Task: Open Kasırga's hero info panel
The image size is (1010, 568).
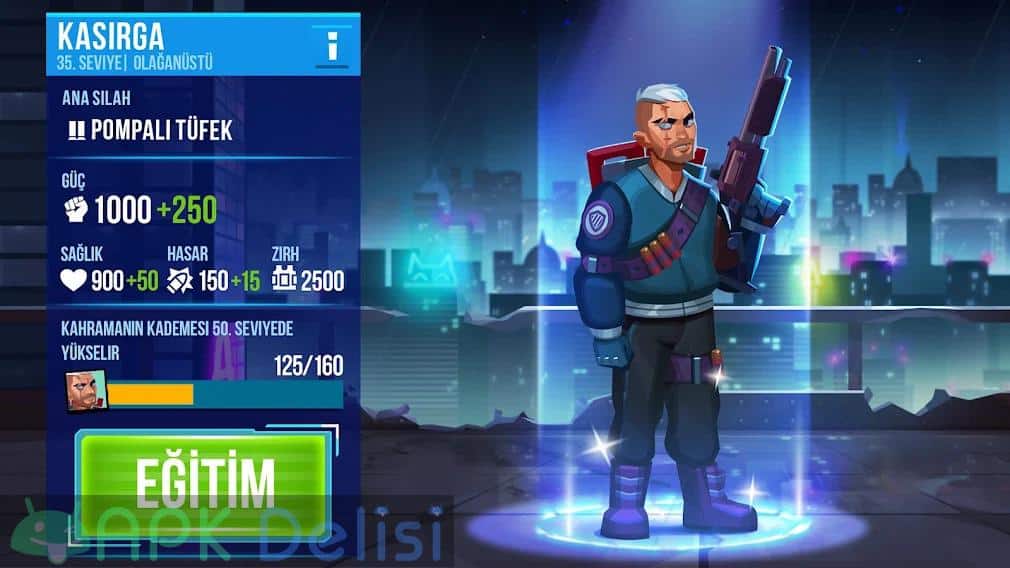Action: click(332, 45)
